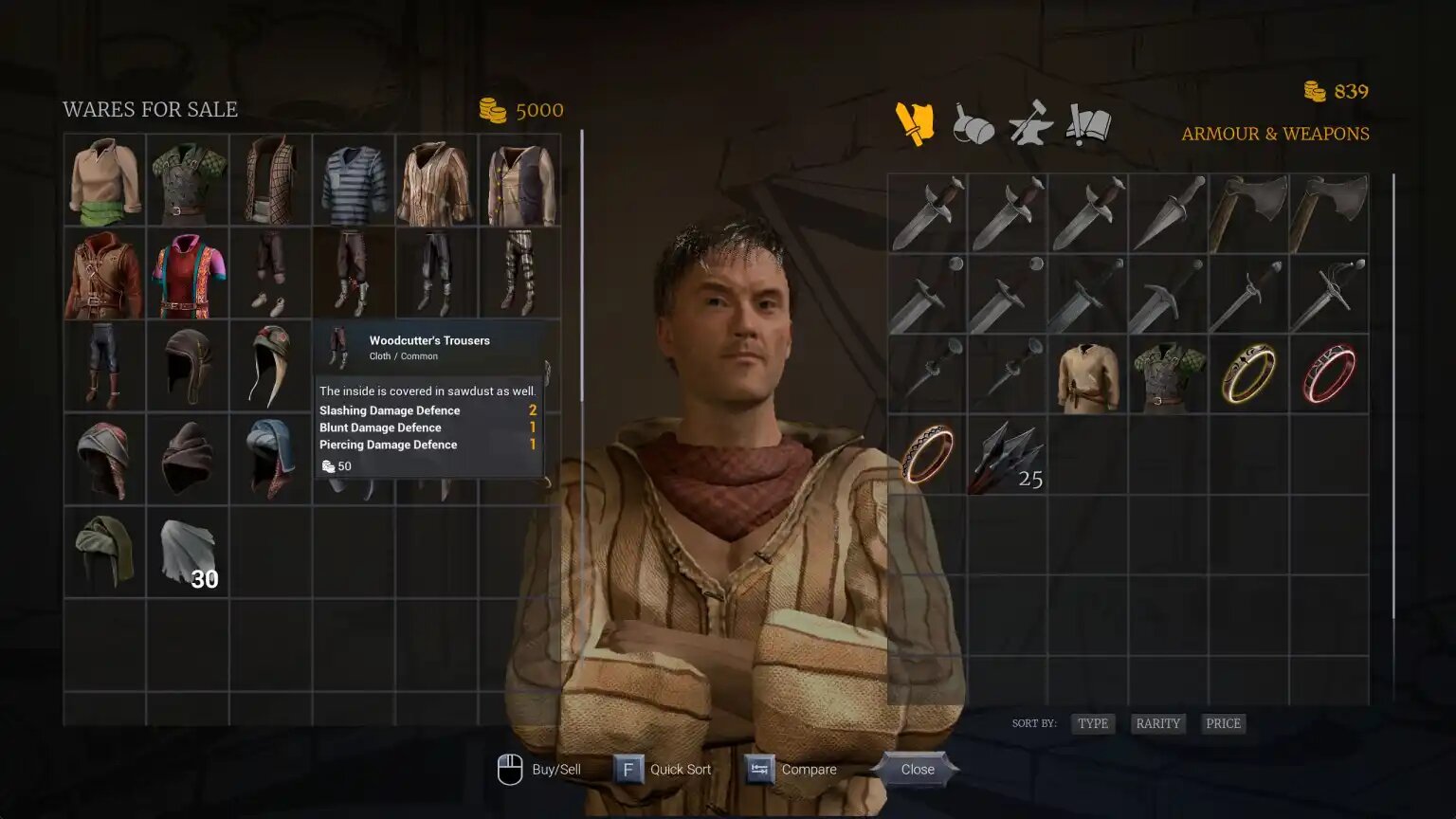Sort inventory by Rarity
Viewport: 1456px width, 819px height.
tap(1157, 723)
